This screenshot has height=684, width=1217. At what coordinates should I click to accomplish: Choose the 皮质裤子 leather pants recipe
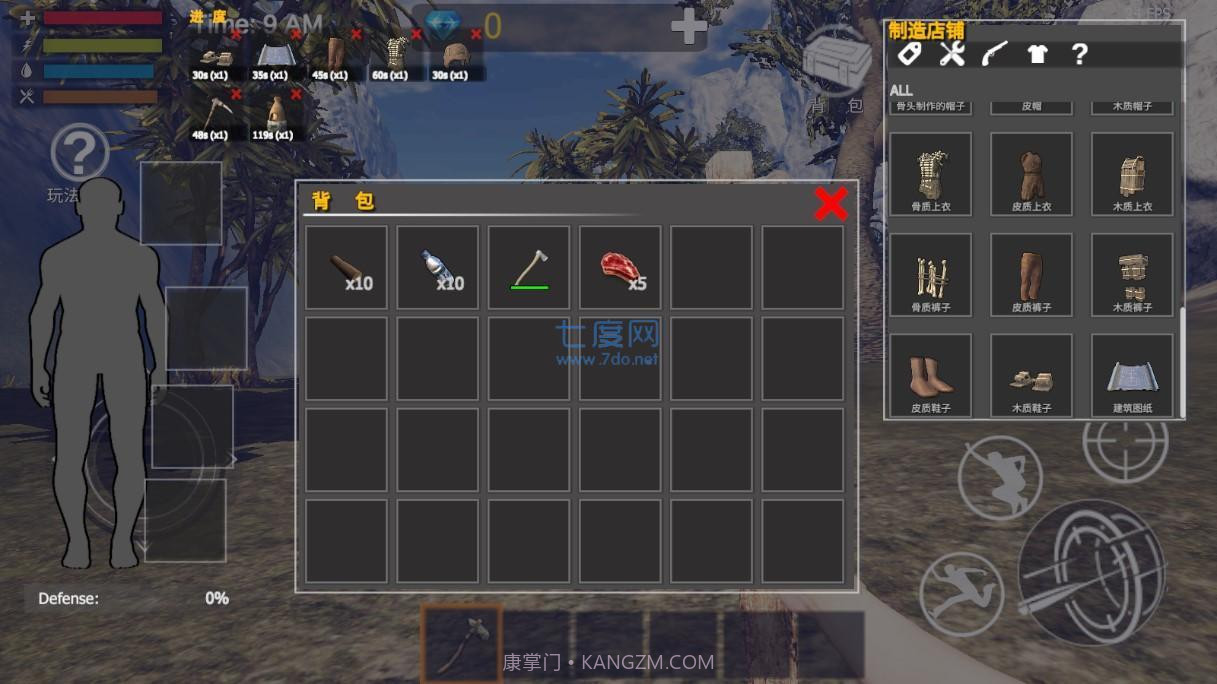[x=1031, y=275]
